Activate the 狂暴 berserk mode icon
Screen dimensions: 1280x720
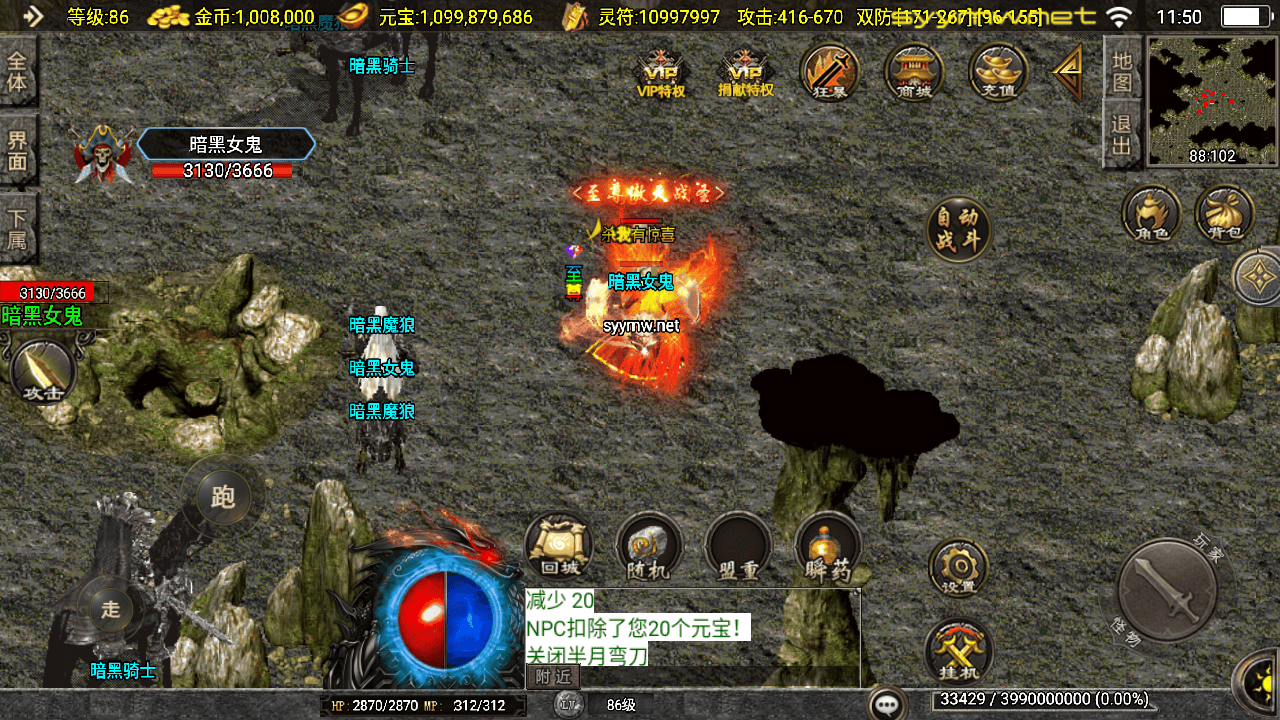[x=830, y=72]
